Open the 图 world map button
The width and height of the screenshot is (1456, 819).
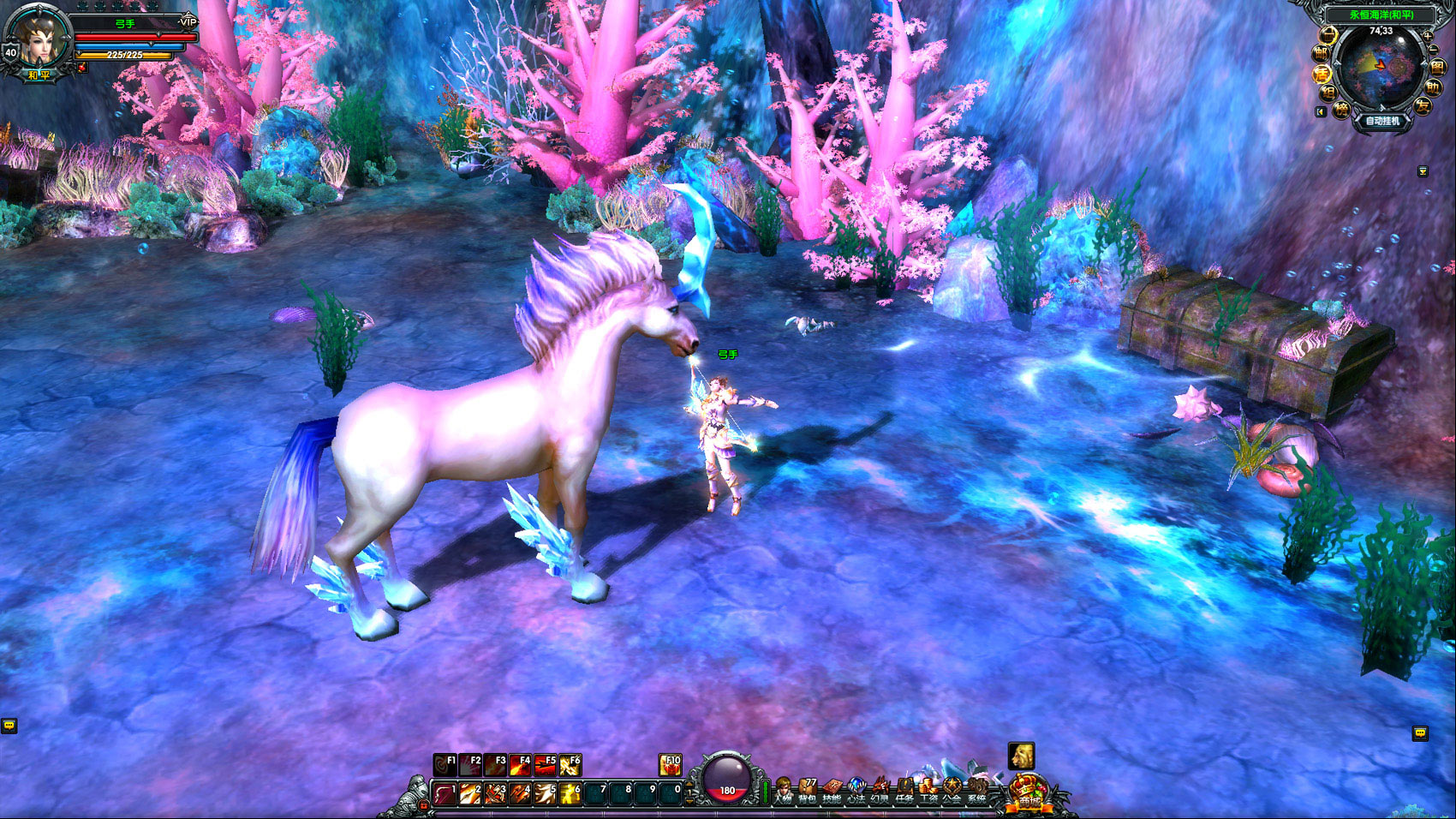click(x=1436, y=67)
